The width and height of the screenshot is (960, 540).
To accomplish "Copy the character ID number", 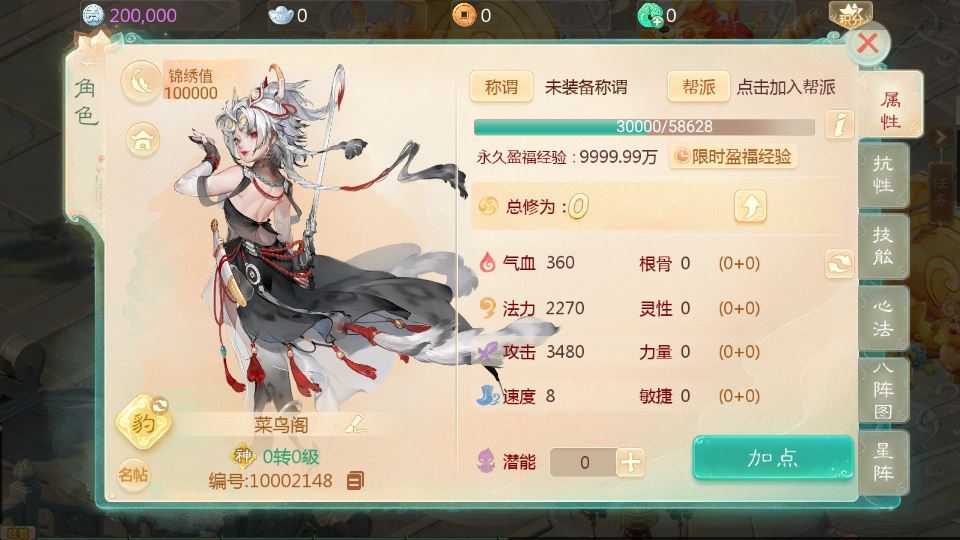I will tap(355, 481).
